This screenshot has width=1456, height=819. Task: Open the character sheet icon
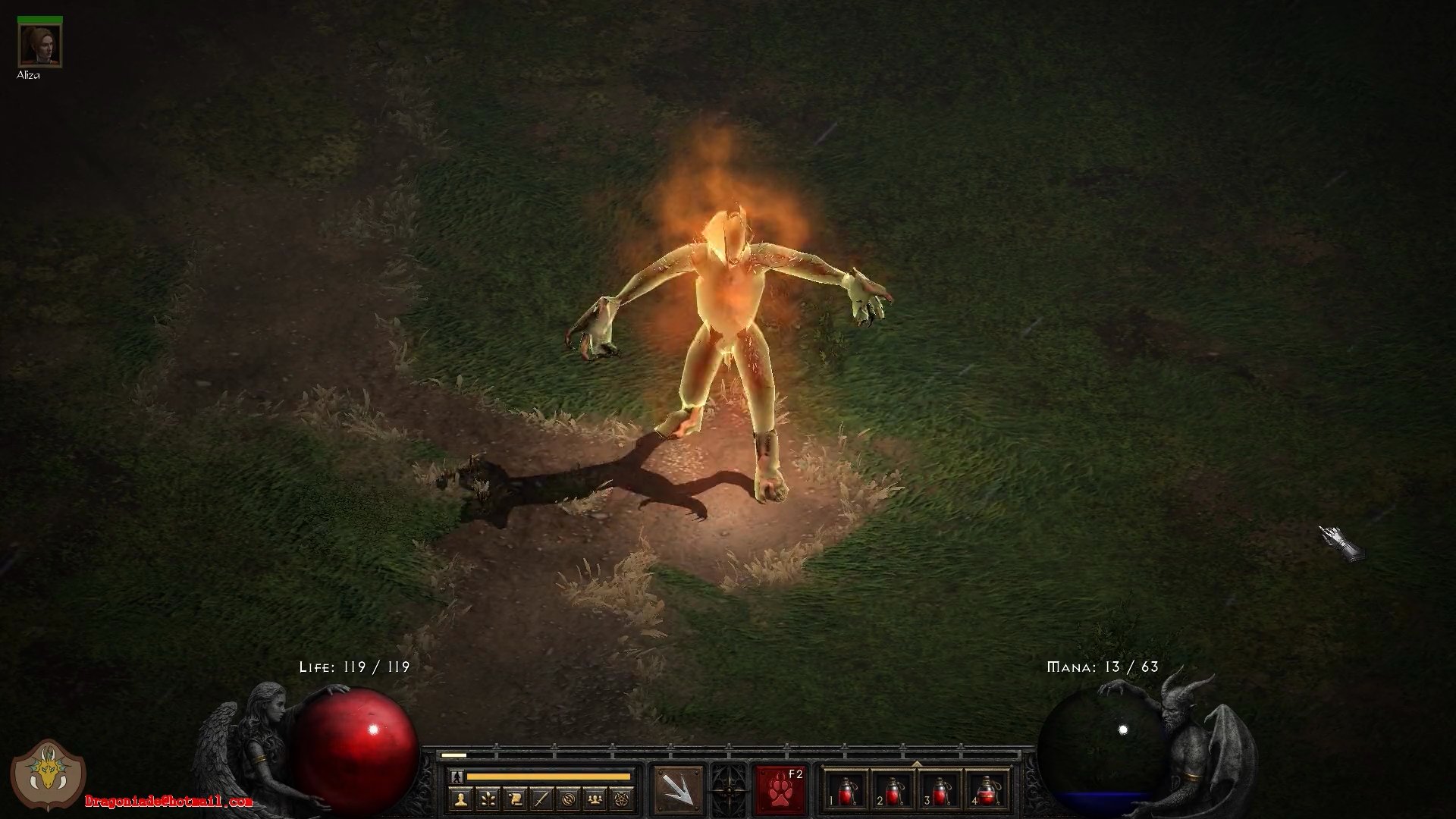pyautogui.click(x=461, y=799)
